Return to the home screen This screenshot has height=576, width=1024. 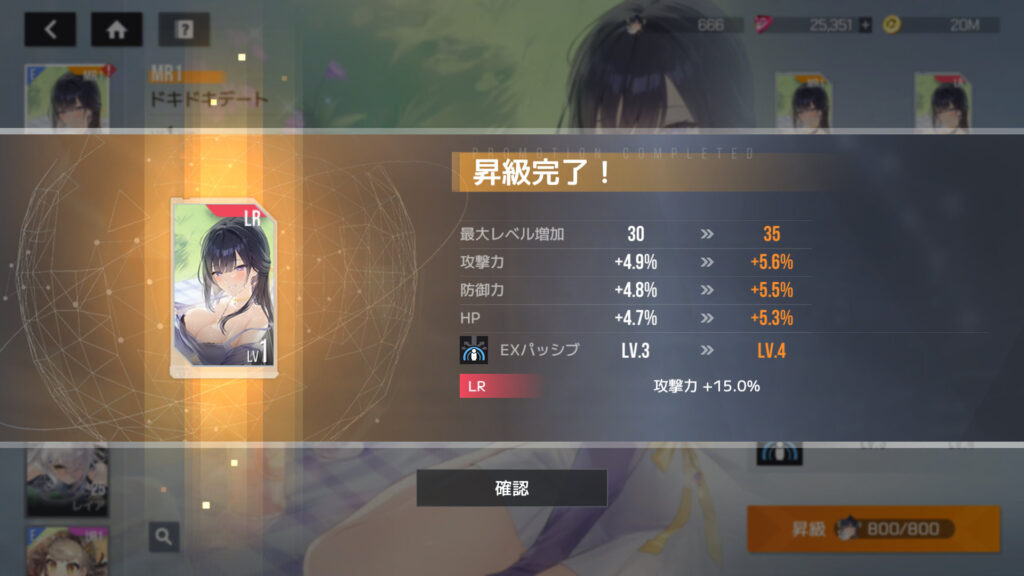coord(117,29)
